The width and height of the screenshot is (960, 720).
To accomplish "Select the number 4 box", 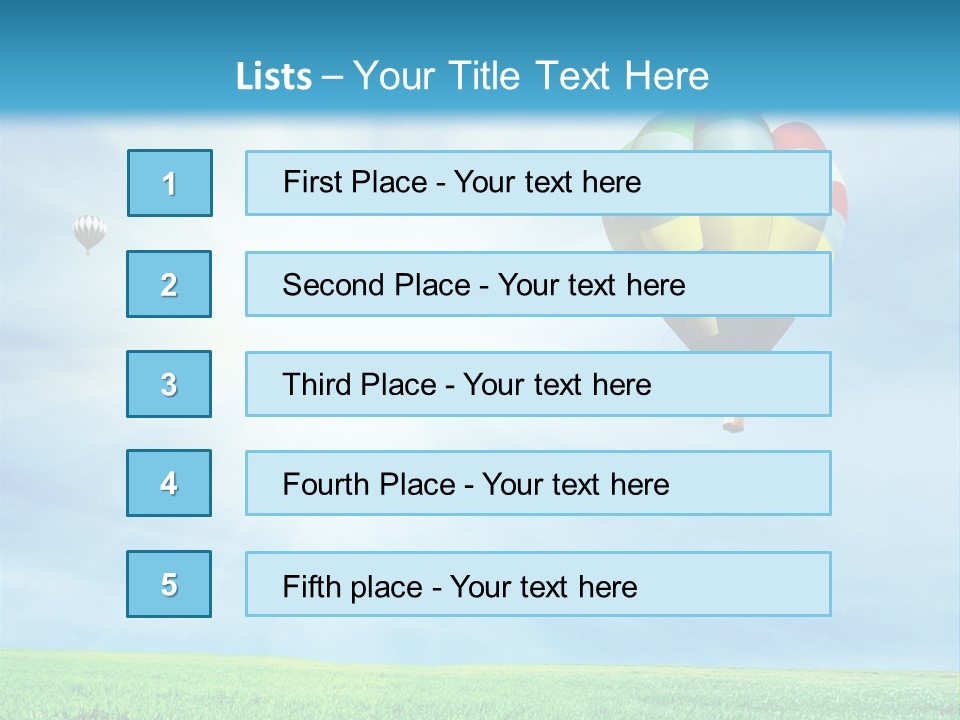I will (x=169, y=483).
